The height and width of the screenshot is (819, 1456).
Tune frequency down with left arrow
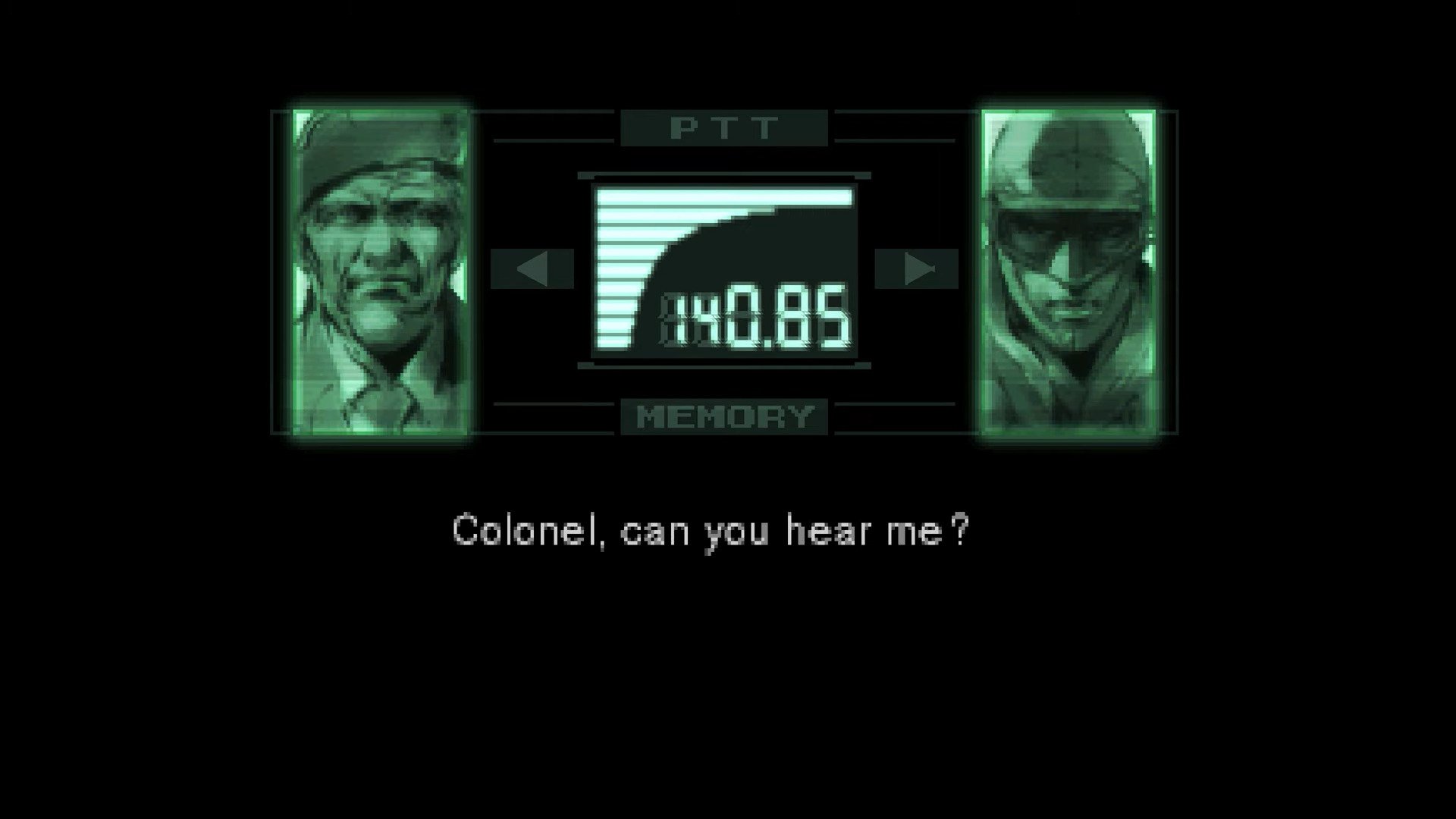pyautogui.click(x=532, y=268)
